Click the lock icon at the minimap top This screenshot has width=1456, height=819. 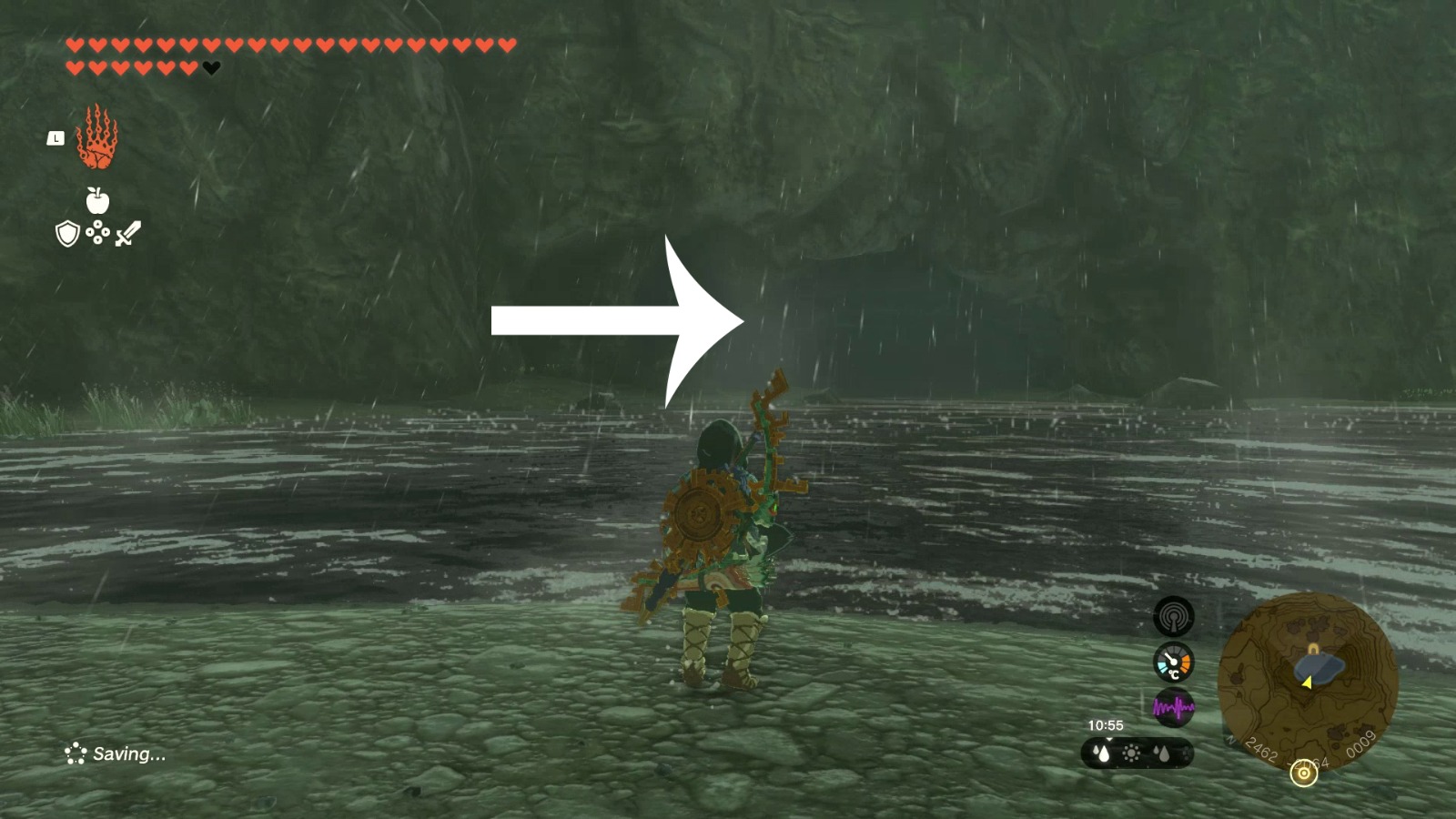1313,647
